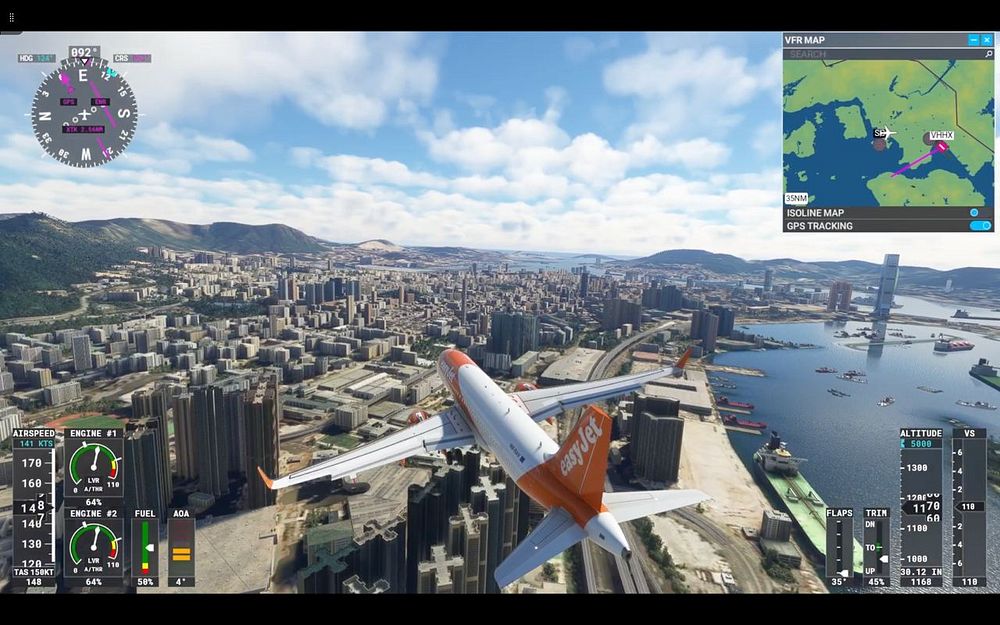Close the VFR Map panel
Viewport: 1000px width, 625px height.
[987, 40]
